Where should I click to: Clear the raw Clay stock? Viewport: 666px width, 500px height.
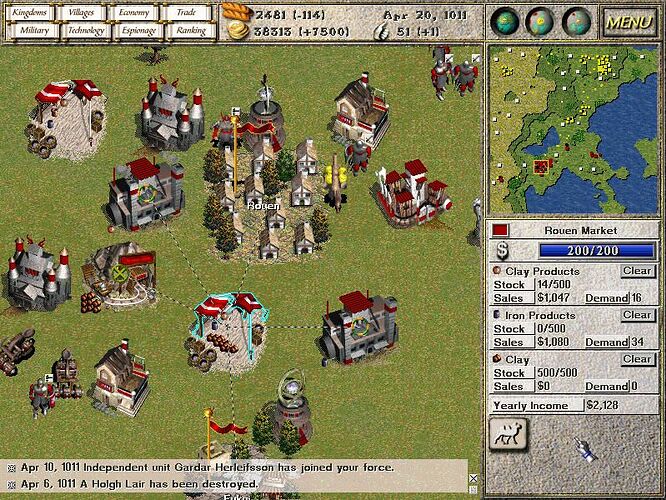pos(637,359)
